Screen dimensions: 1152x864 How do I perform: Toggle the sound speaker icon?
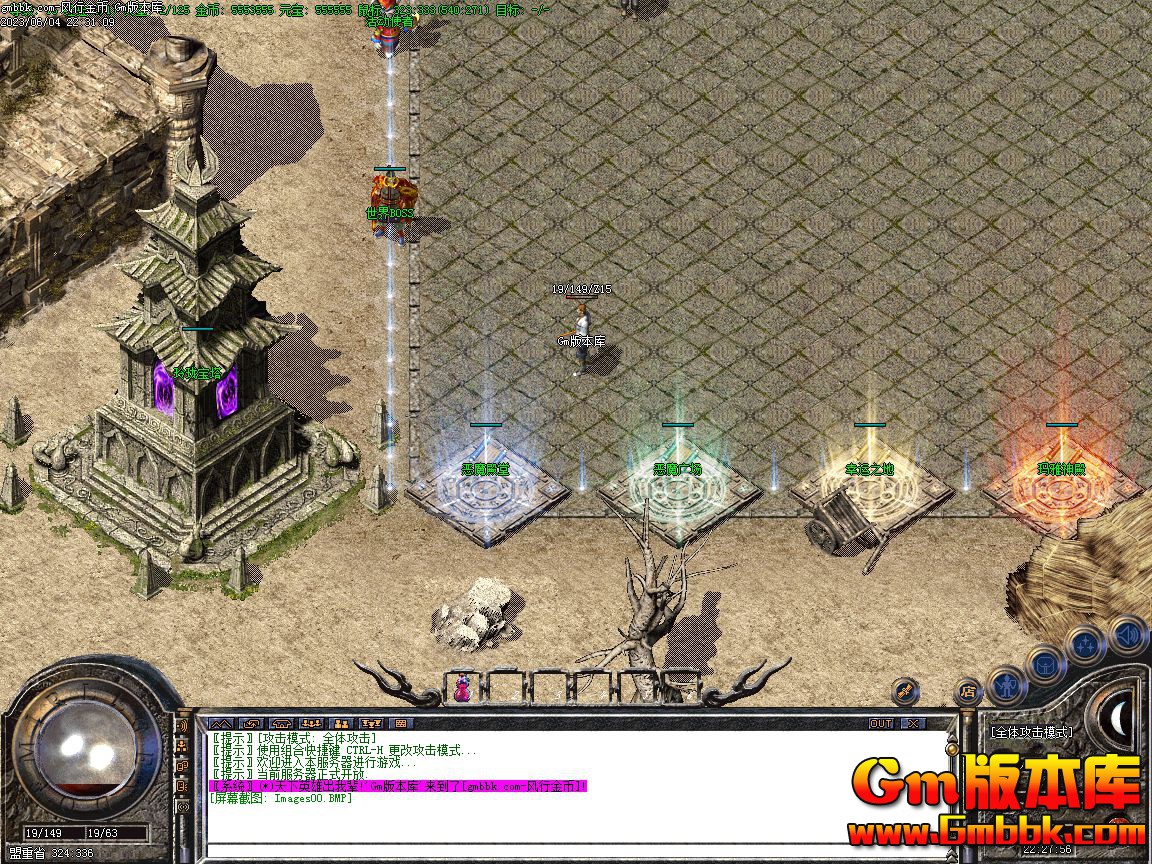pos(1128,634)
